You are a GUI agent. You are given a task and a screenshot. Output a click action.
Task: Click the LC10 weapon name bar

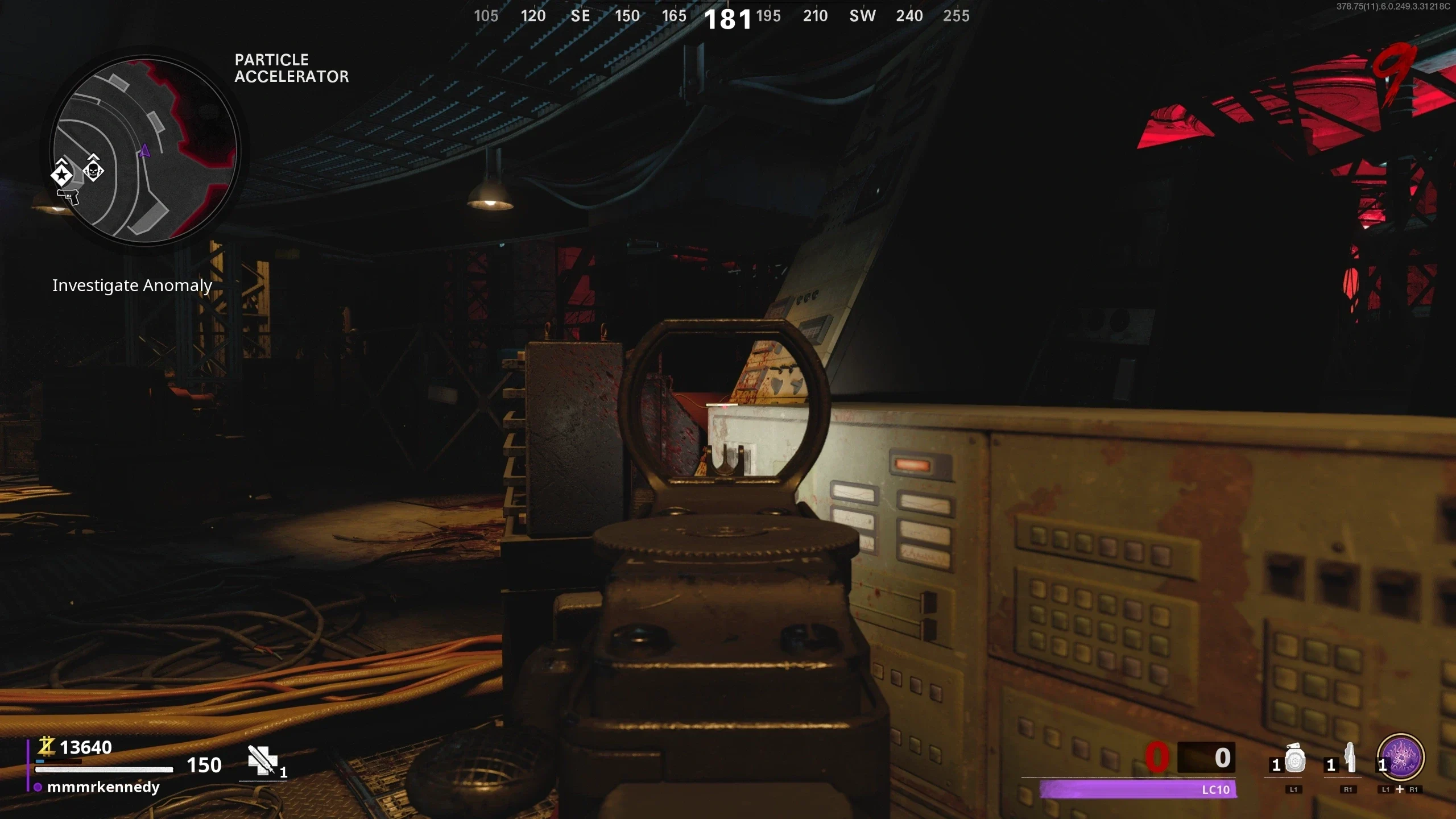[1137, 789]
